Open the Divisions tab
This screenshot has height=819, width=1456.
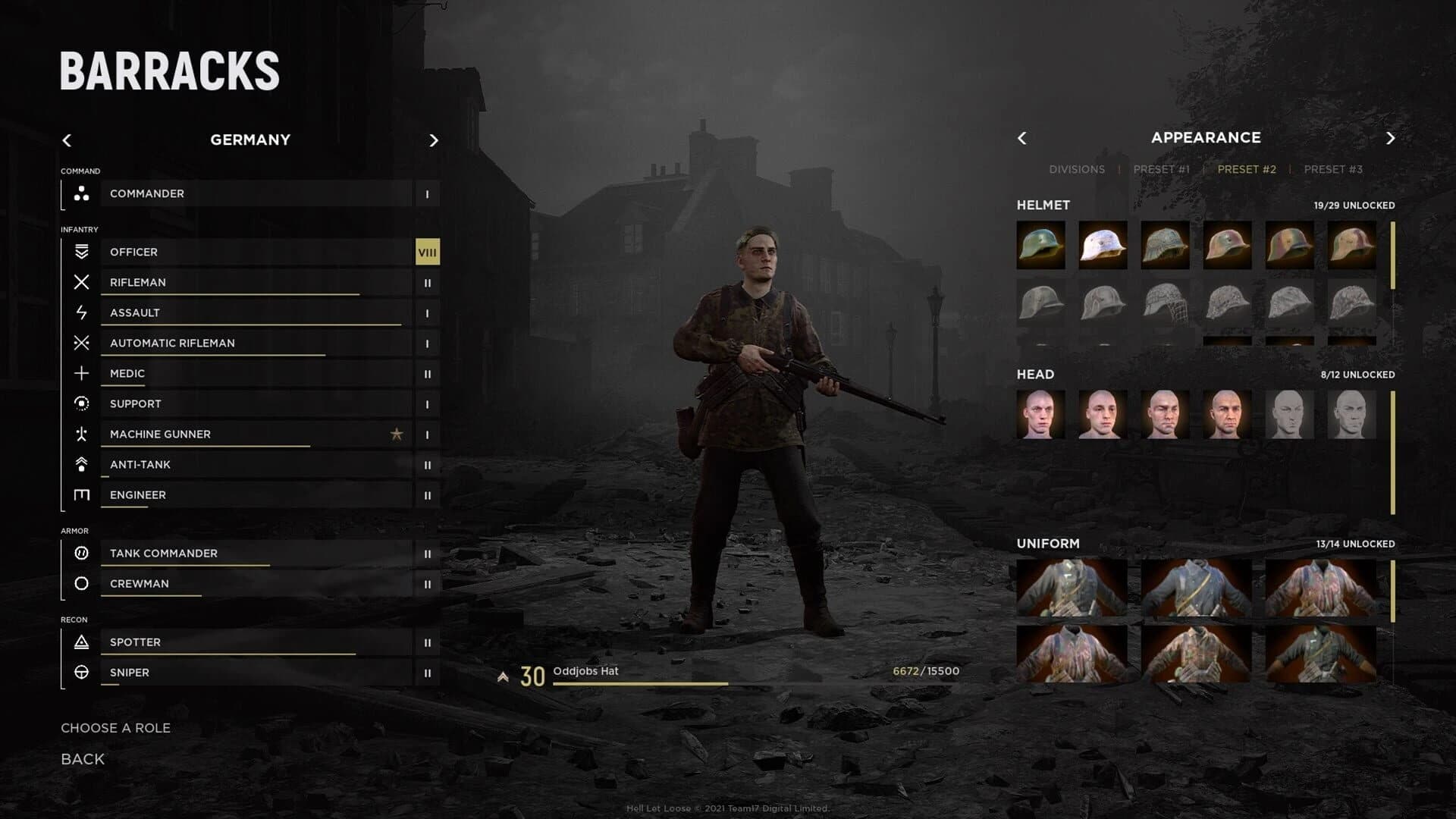tap(1076, 169)
